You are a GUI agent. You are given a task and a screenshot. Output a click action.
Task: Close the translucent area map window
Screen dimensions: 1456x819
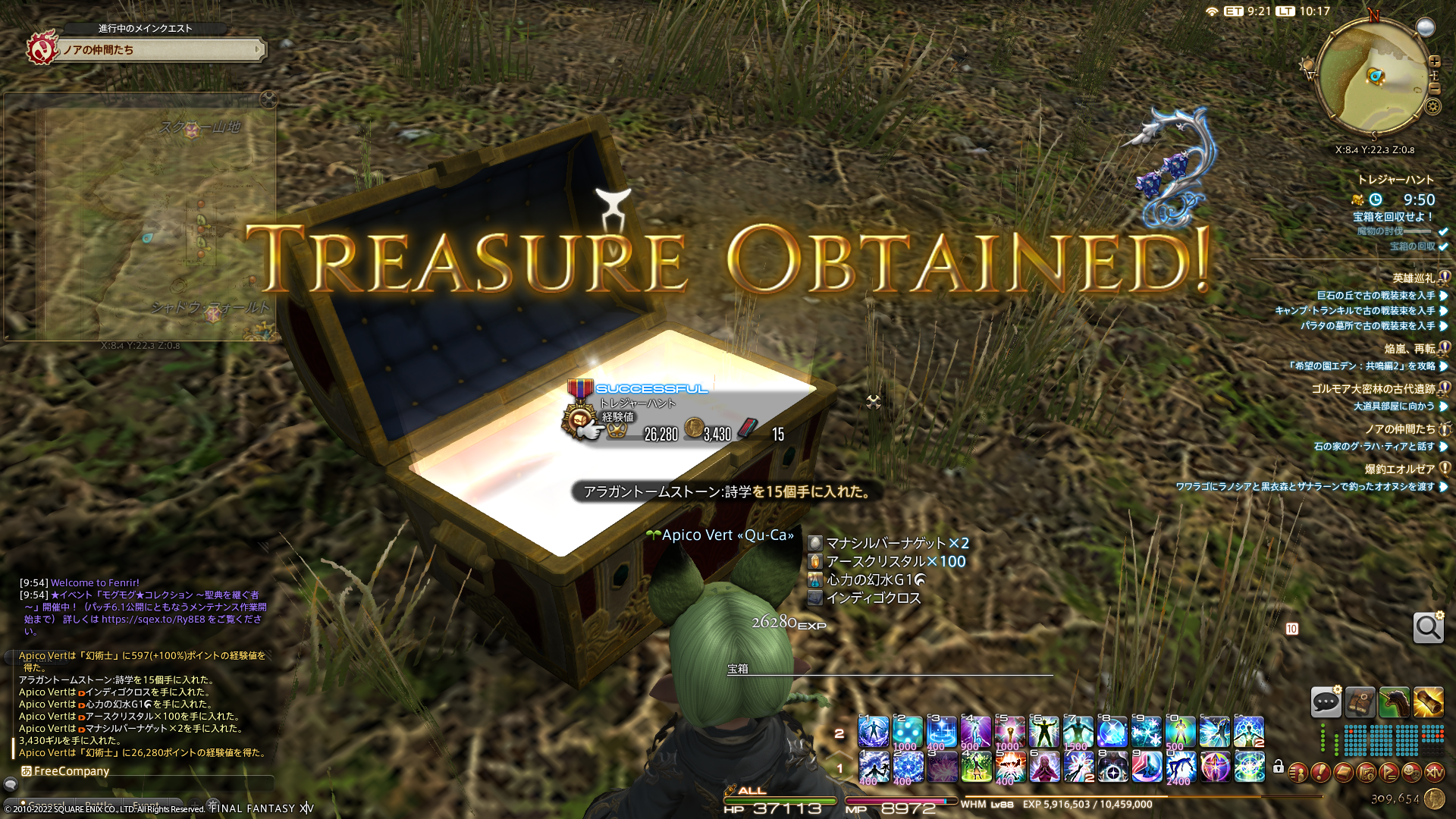[x=268, y=99]
